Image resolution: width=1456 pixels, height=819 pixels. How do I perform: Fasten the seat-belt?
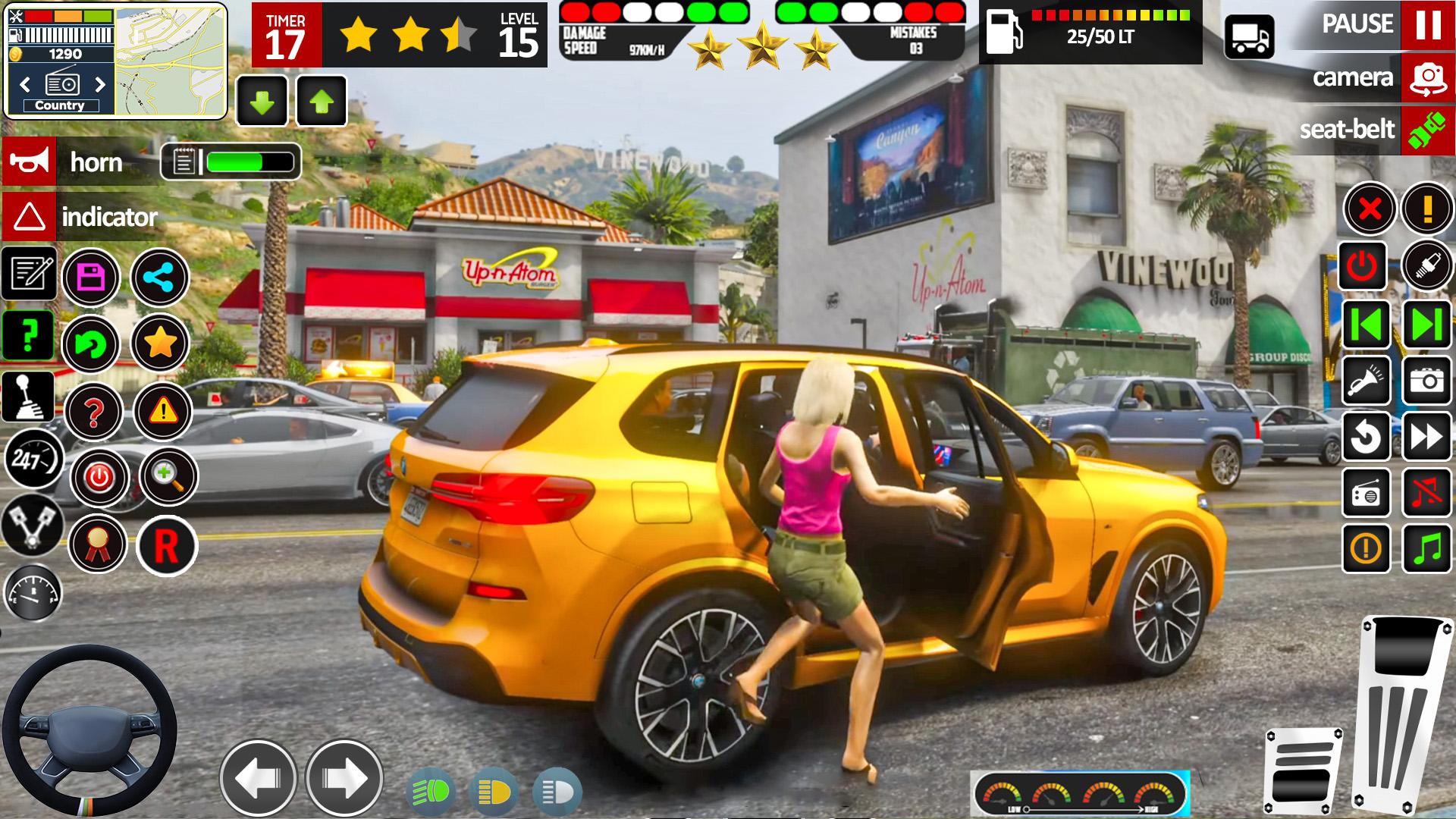[x=1427, y=130]
